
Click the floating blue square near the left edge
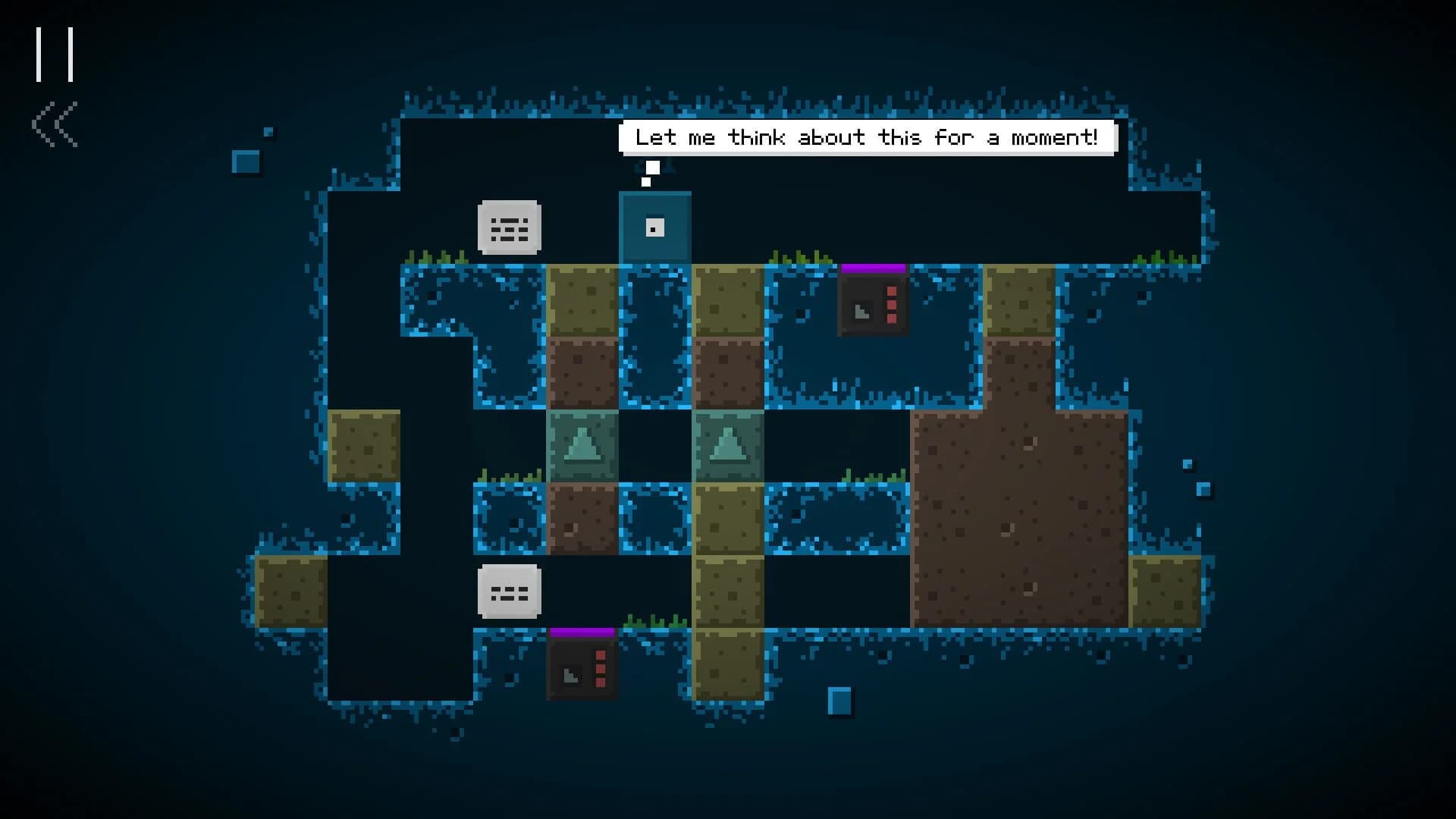(245, 162)
